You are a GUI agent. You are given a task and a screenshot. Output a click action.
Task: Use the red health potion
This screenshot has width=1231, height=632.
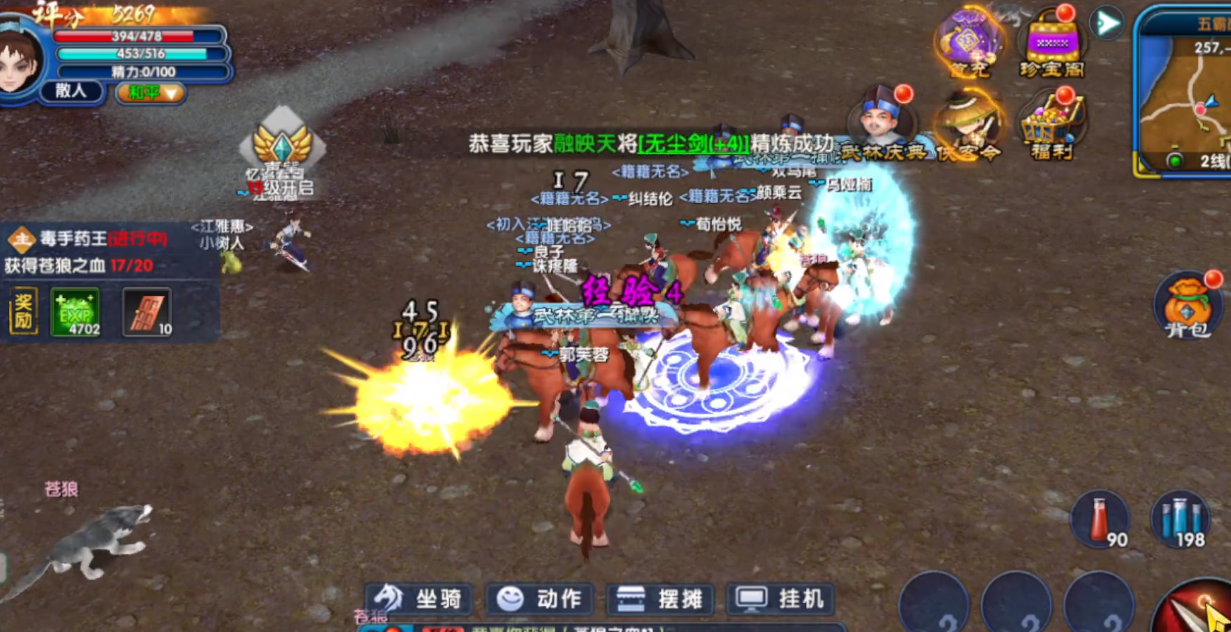[x=1101, y=520]
